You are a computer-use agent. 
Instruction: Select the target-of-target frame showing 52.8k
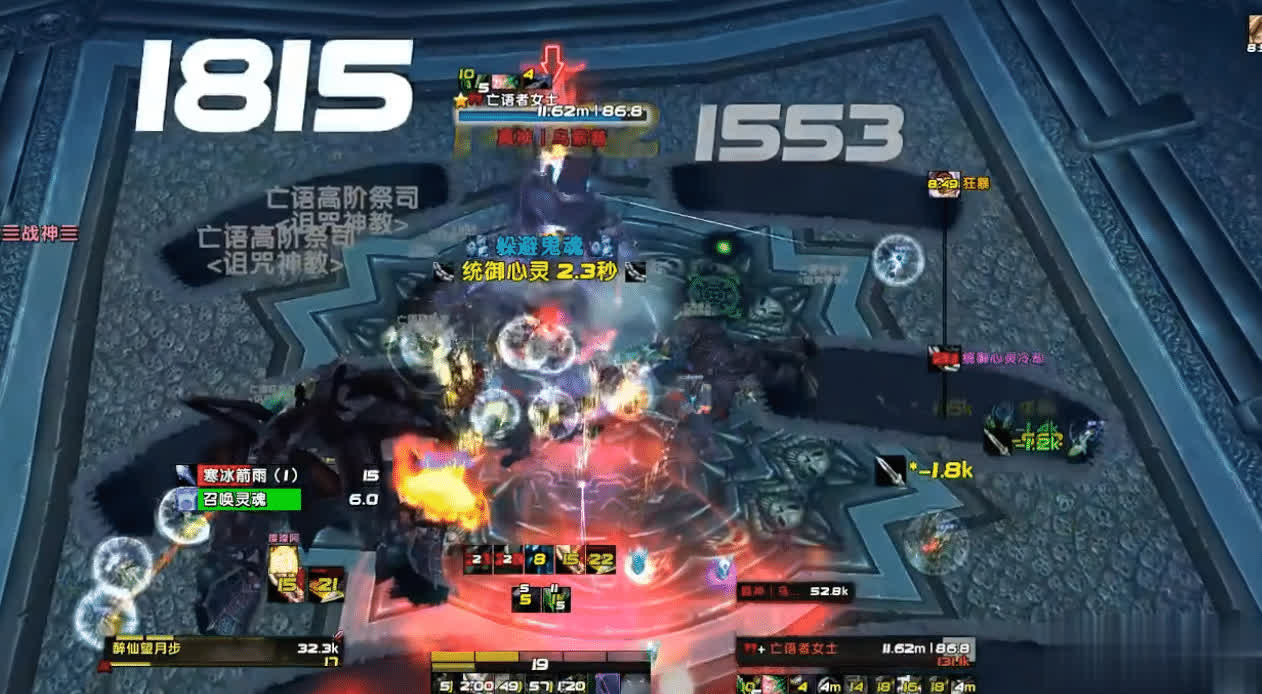point(796,592)
